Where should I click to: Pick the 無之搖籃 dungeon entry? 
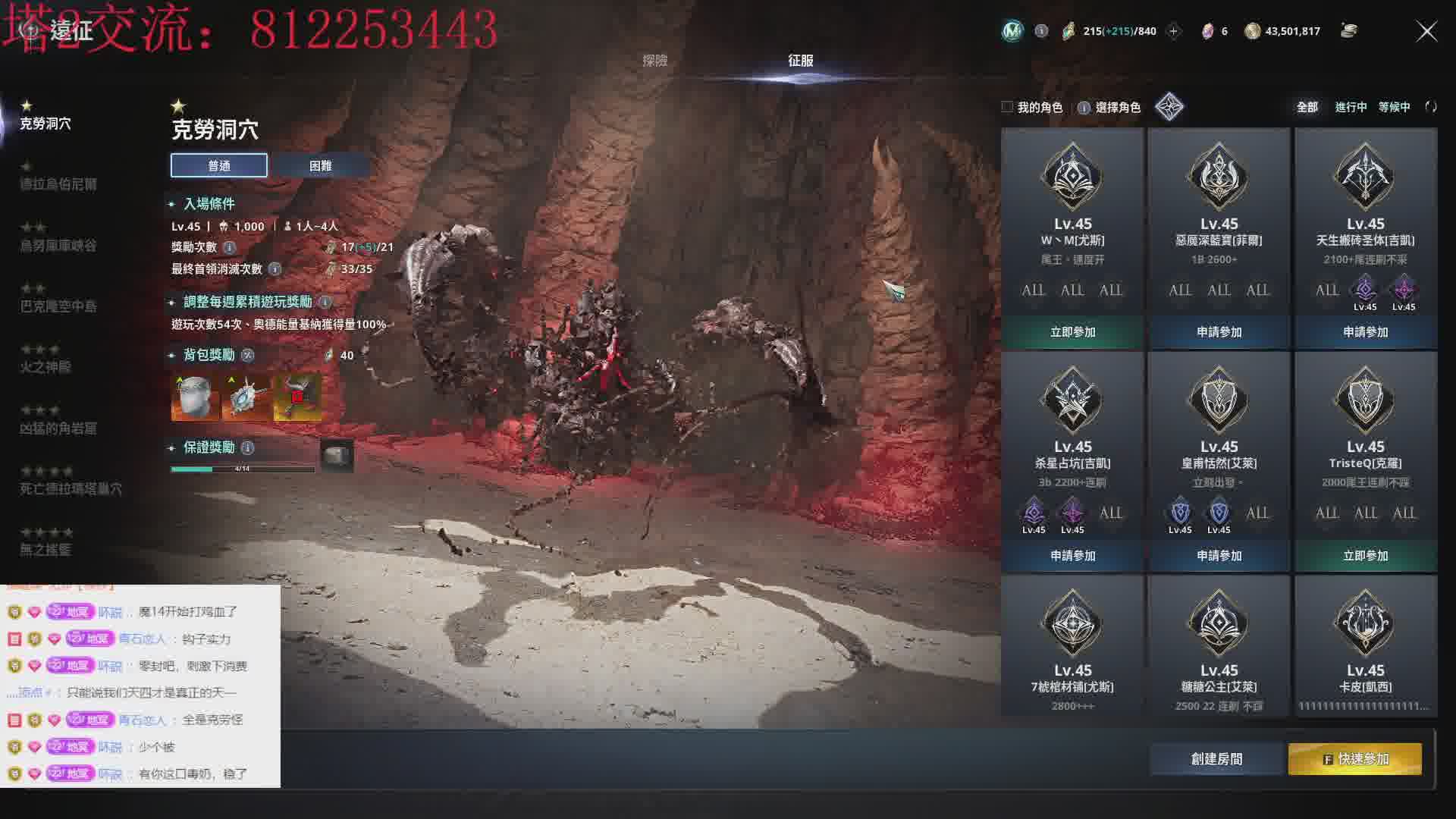coord(45,549)
